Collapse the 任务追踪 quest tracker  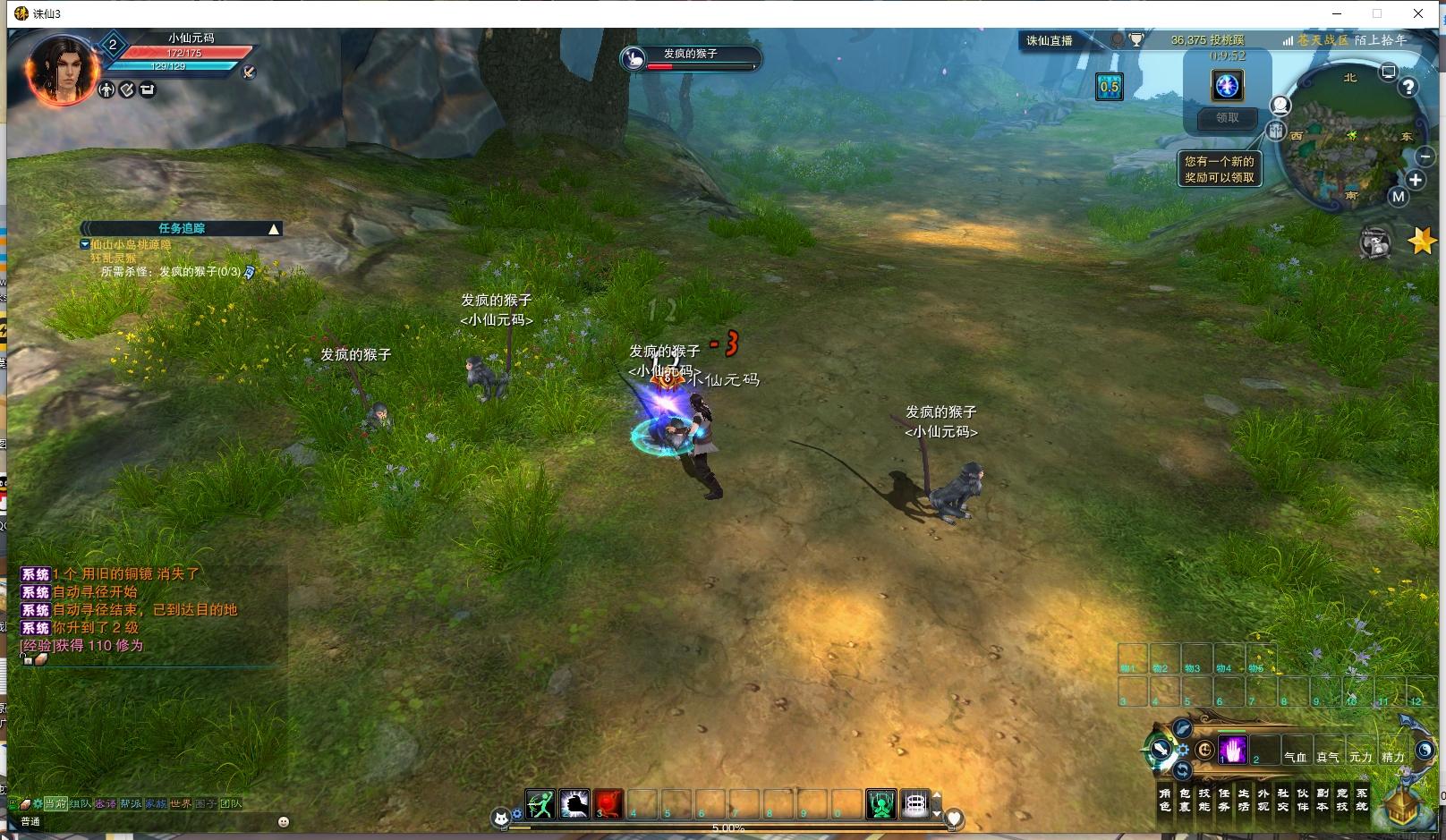click(274, 229)
